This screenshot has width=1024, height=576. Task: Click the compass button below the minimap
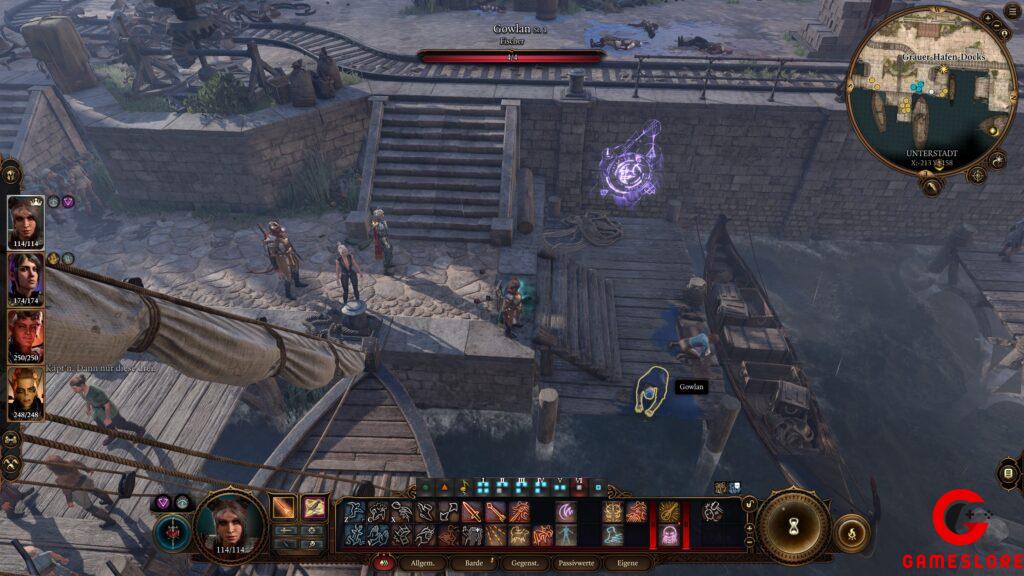coord(978,175)
